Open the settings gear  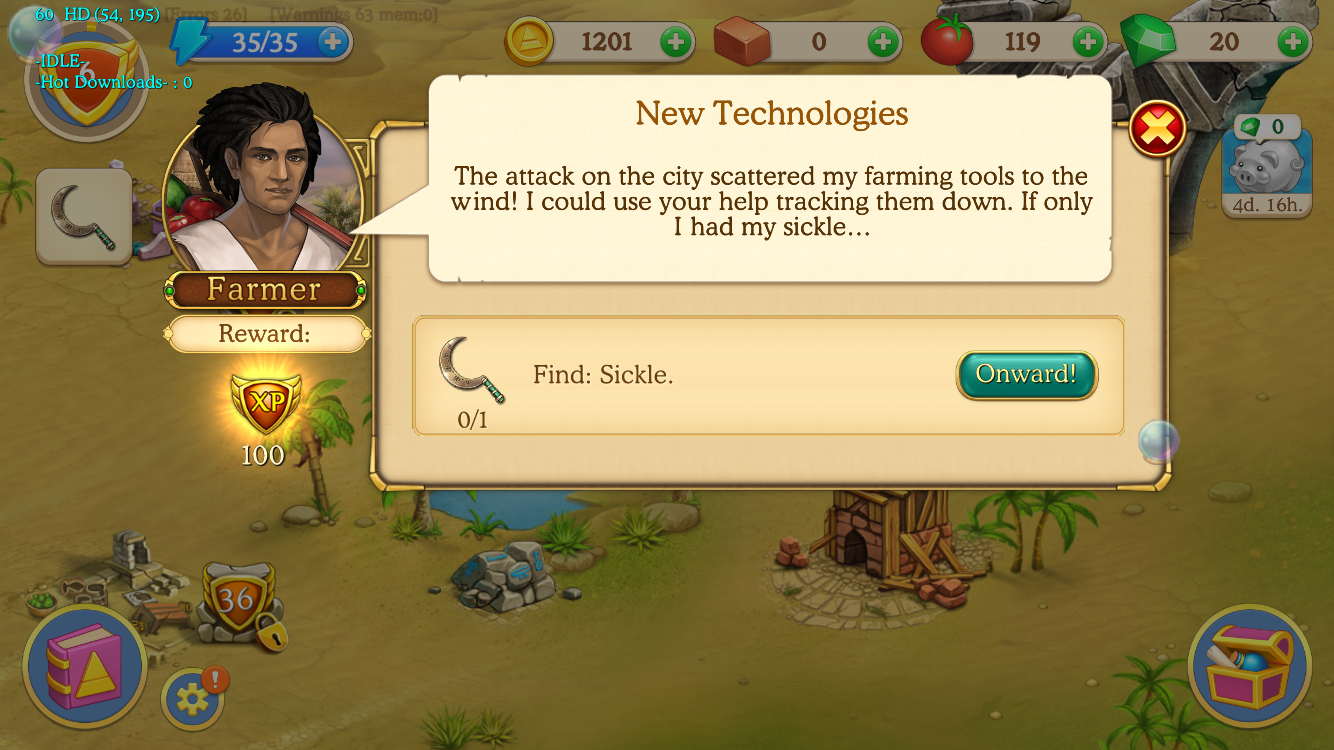tap(192, 698)
